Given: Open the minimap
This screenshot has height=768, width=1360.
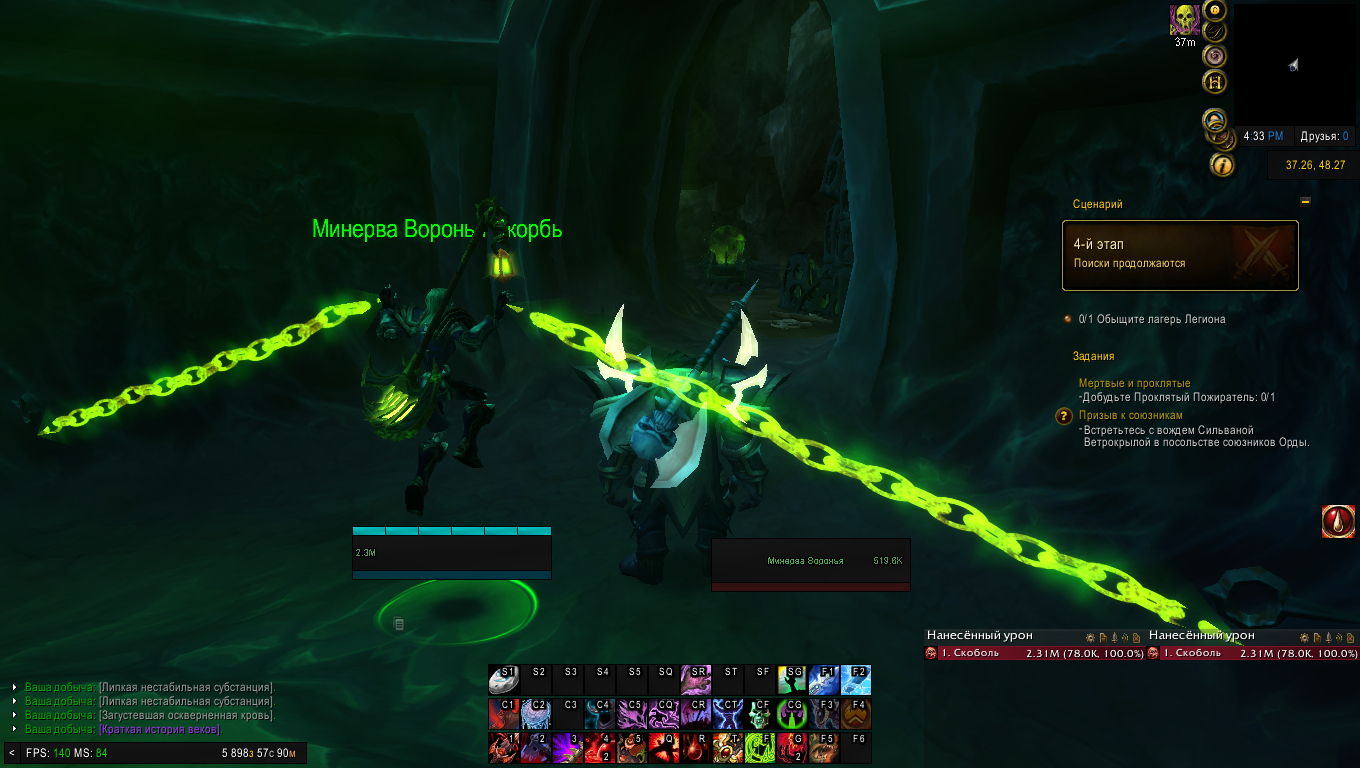Looking at the screenshot, I should tap(1294, 65).
